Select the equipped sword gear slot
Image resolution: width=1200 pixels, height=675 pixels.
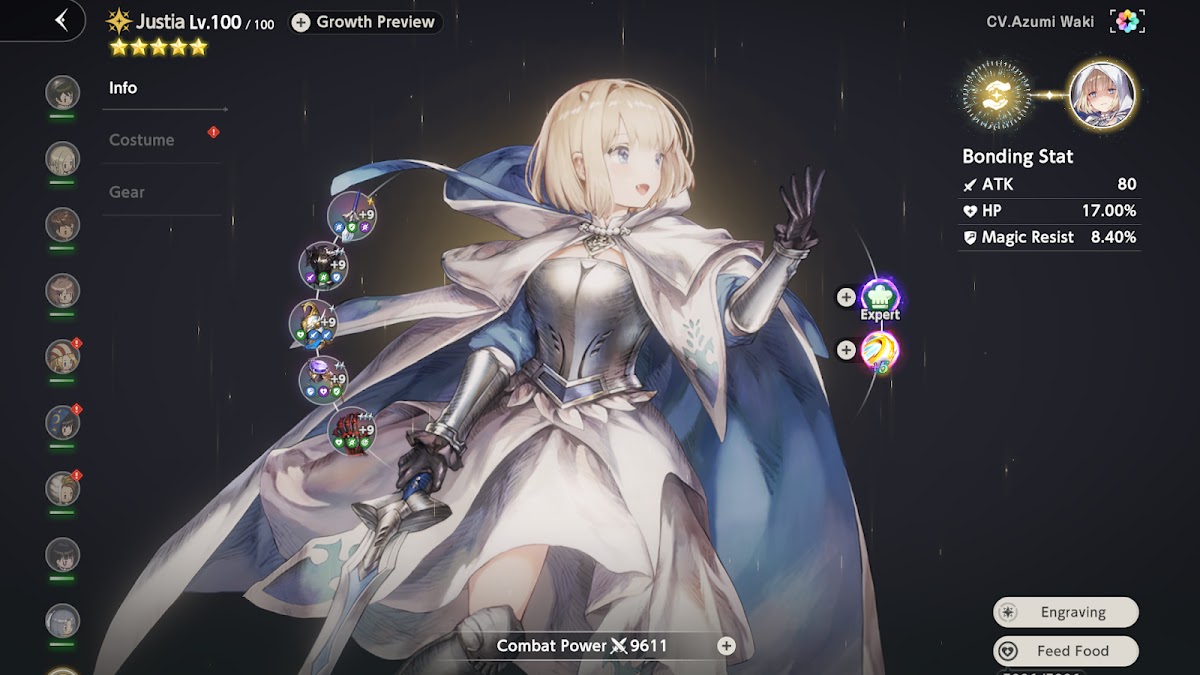(x=352, y=214)
